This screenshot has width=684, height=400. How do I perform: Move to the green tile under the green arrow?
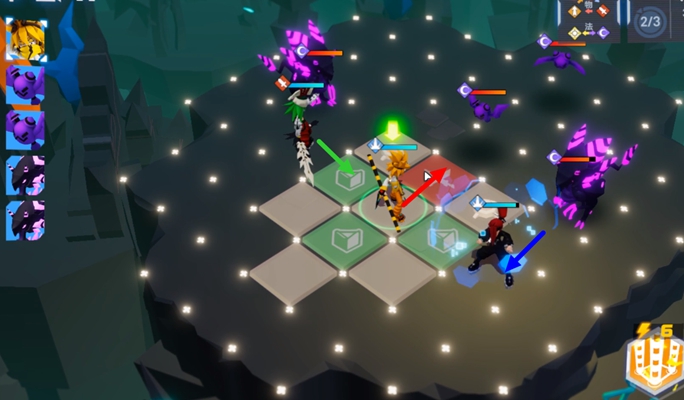click(x=347, y=180)
